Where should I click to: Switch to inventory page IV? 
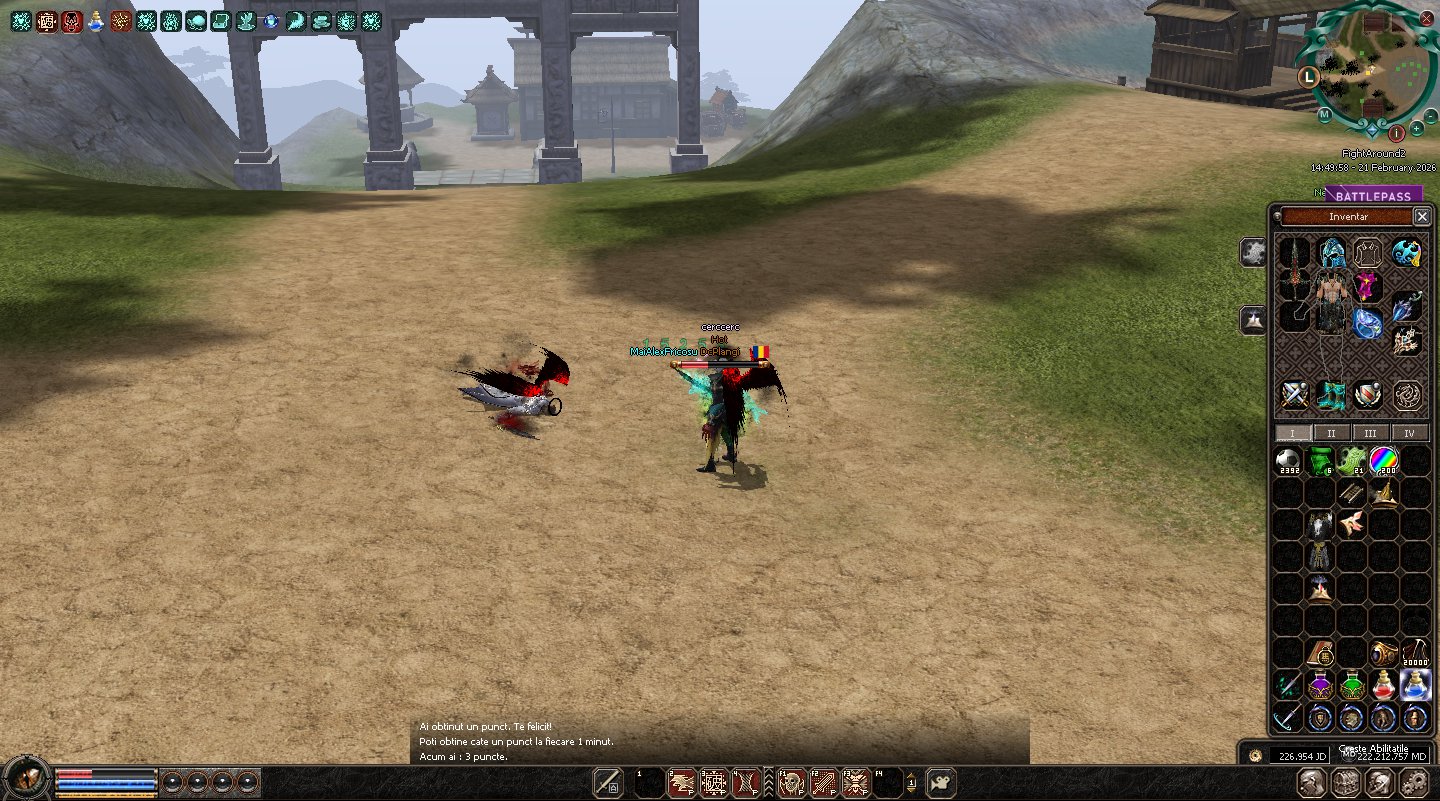click(x=1409, y=433)
